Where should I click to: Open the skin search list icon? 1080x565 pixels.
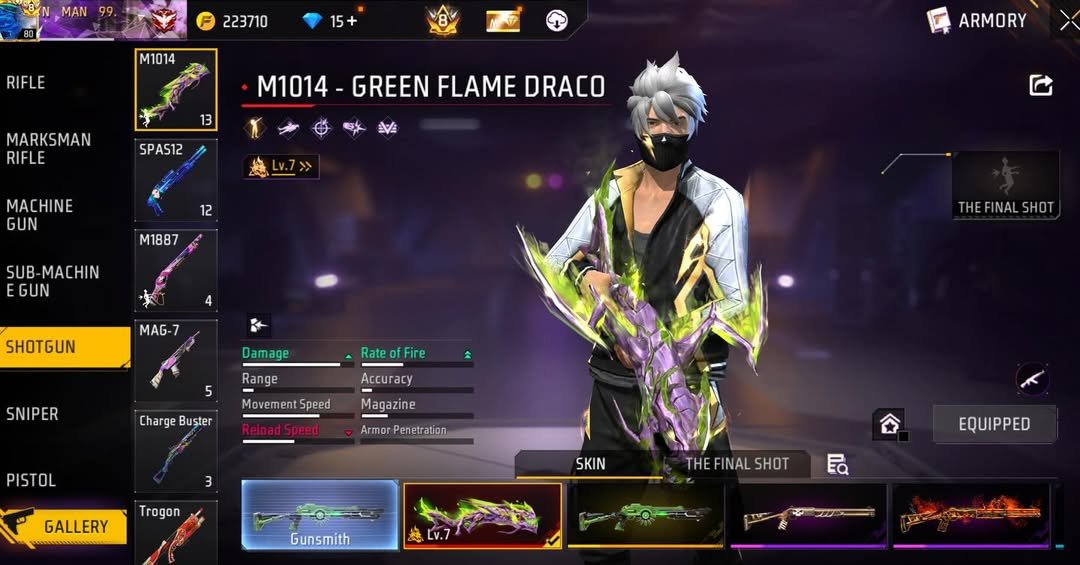tap(838, 464)
